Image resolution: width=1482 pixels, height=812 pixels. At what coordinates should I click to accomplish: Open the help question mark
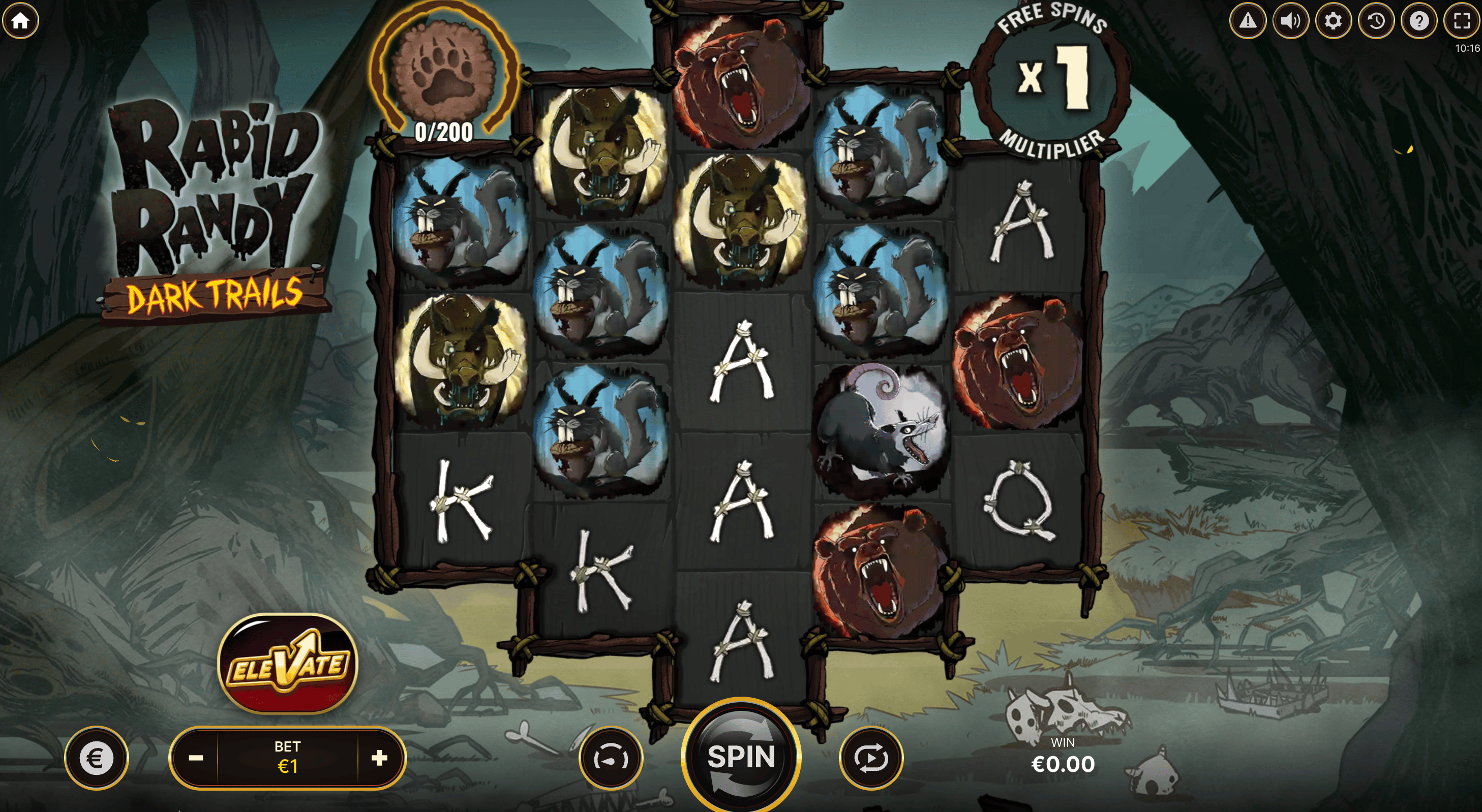pos(1419,21)
